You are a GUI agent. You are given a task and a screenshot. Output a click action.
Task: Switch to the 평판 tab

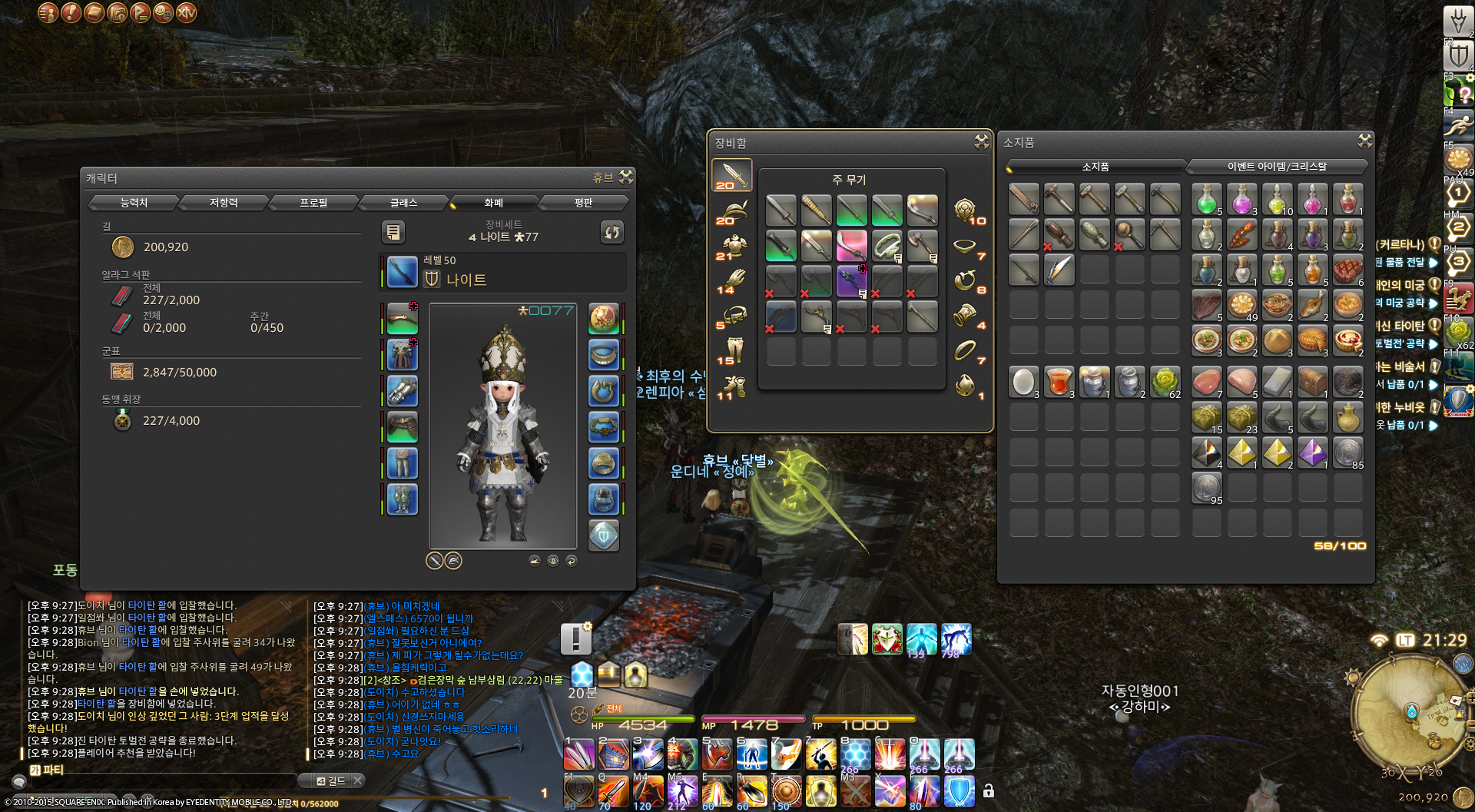pos(583,203)
